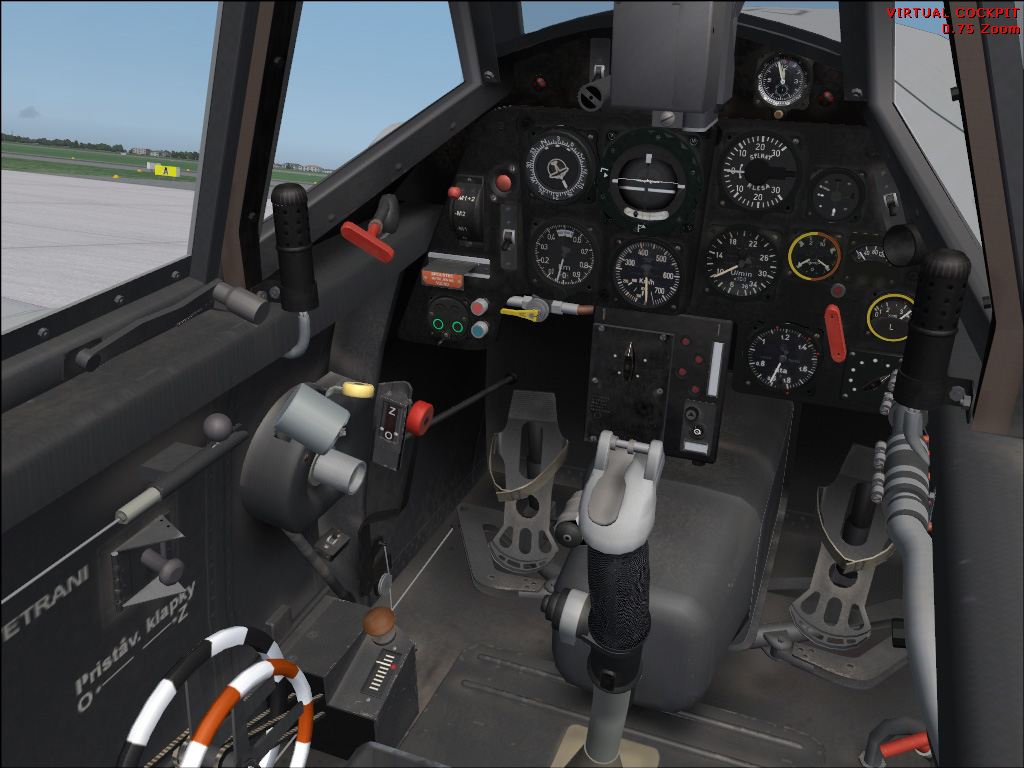Push the red round button beside the compass
This screenshot has height=768, width=1024.
coord(504,182)
